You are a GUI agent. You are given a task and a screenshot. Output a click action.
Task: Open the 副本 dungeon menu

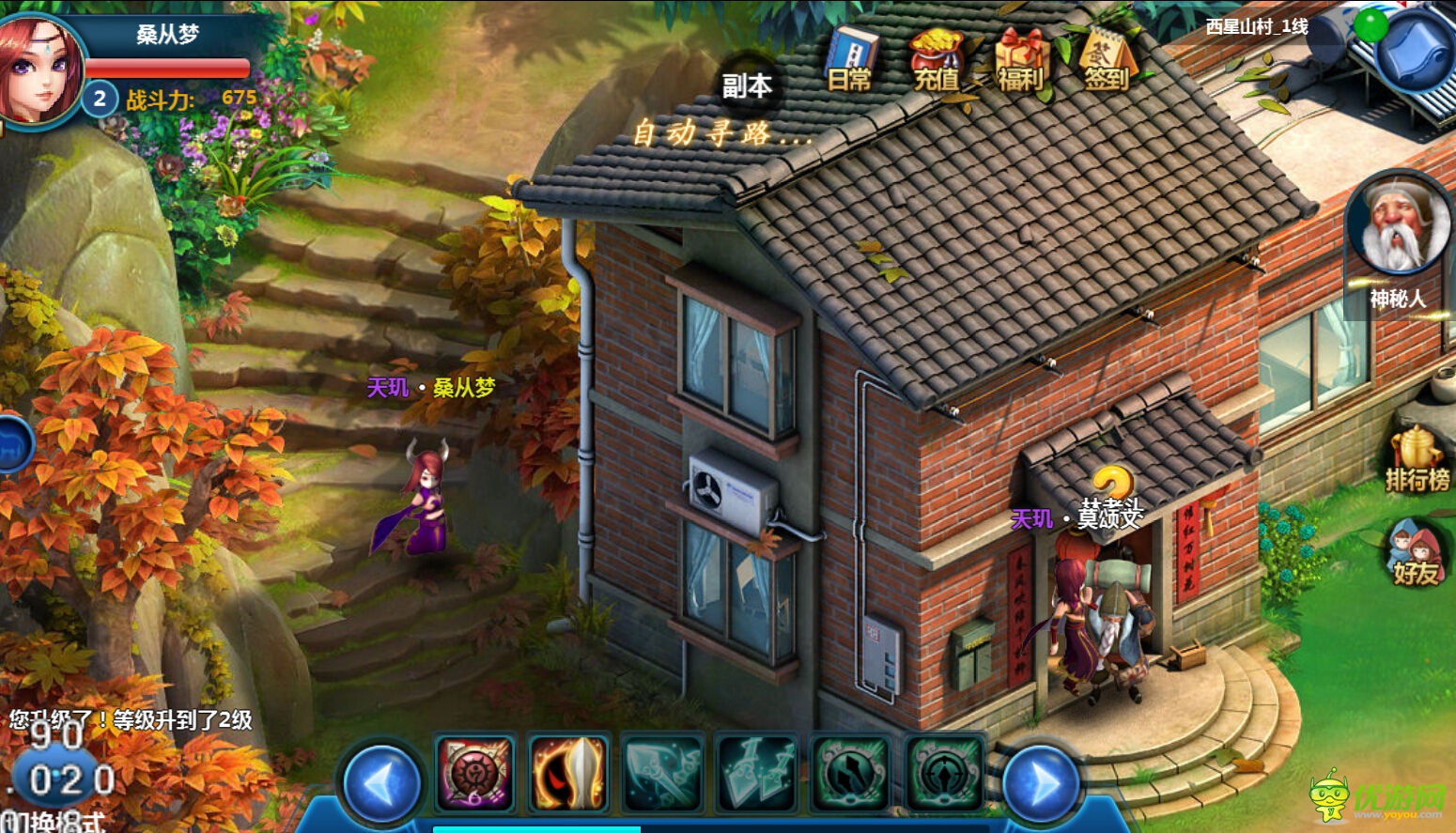(747, 85)
